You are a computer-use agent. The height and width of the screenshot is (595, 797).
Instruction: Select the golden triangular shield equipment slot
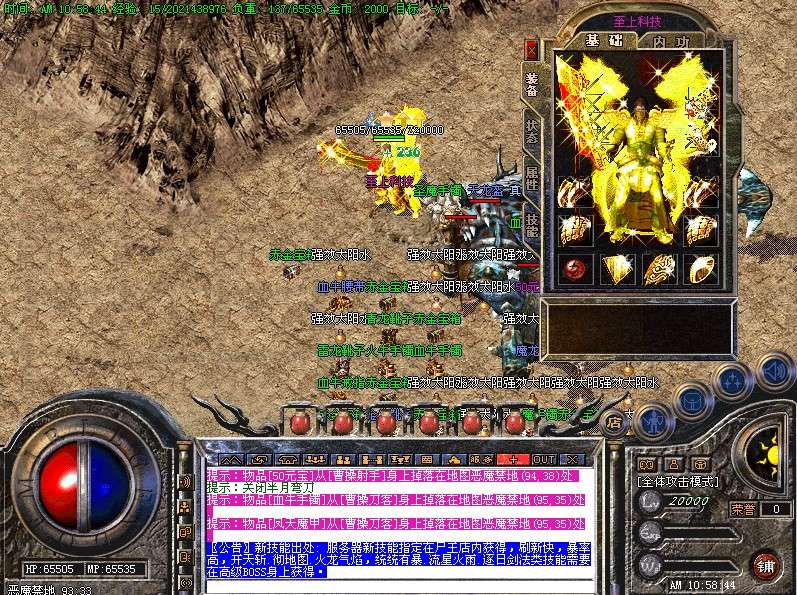pos(616,268)
